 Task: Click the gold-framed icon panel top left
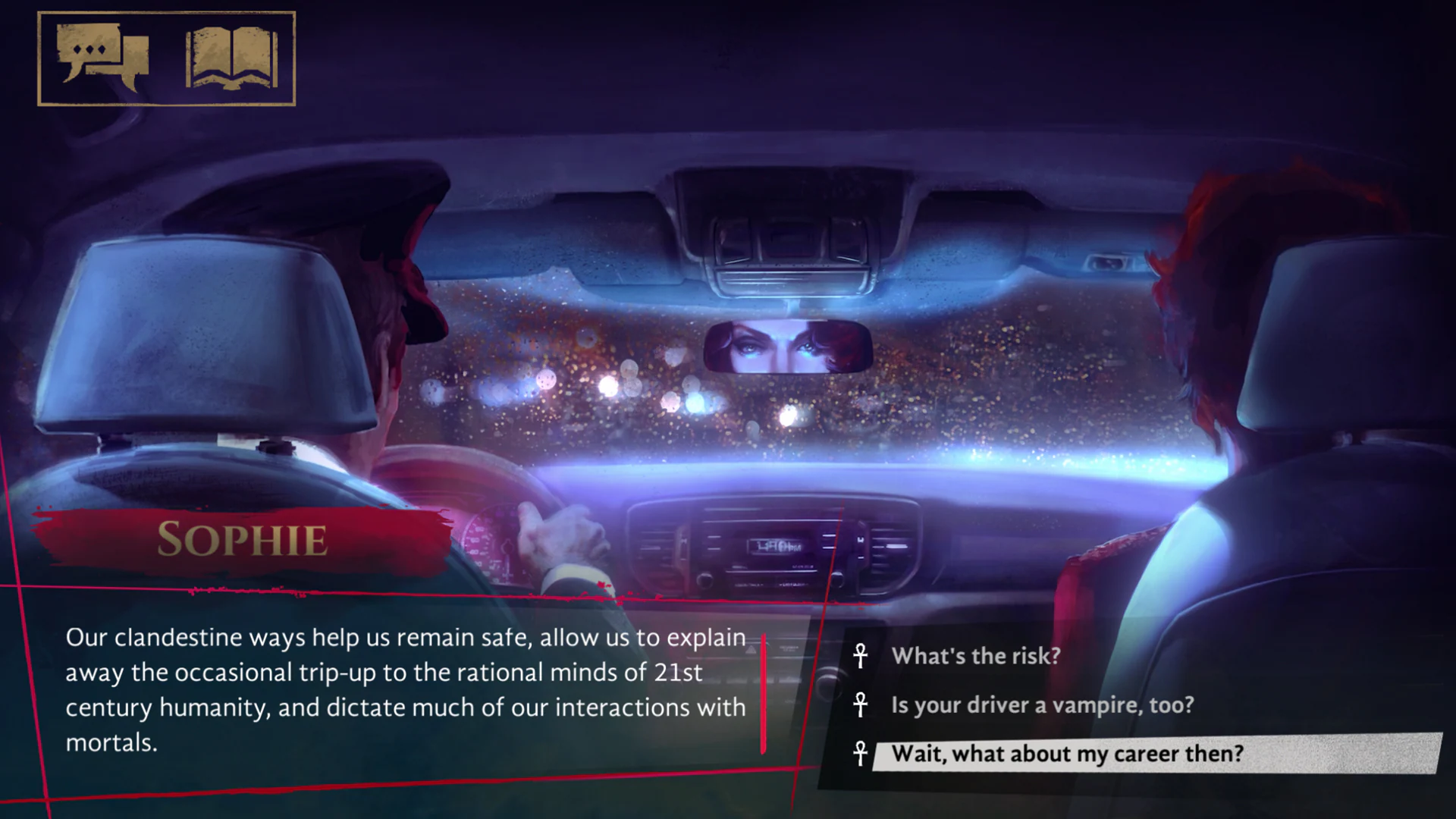pyautogui.click(x=165, y=57)
